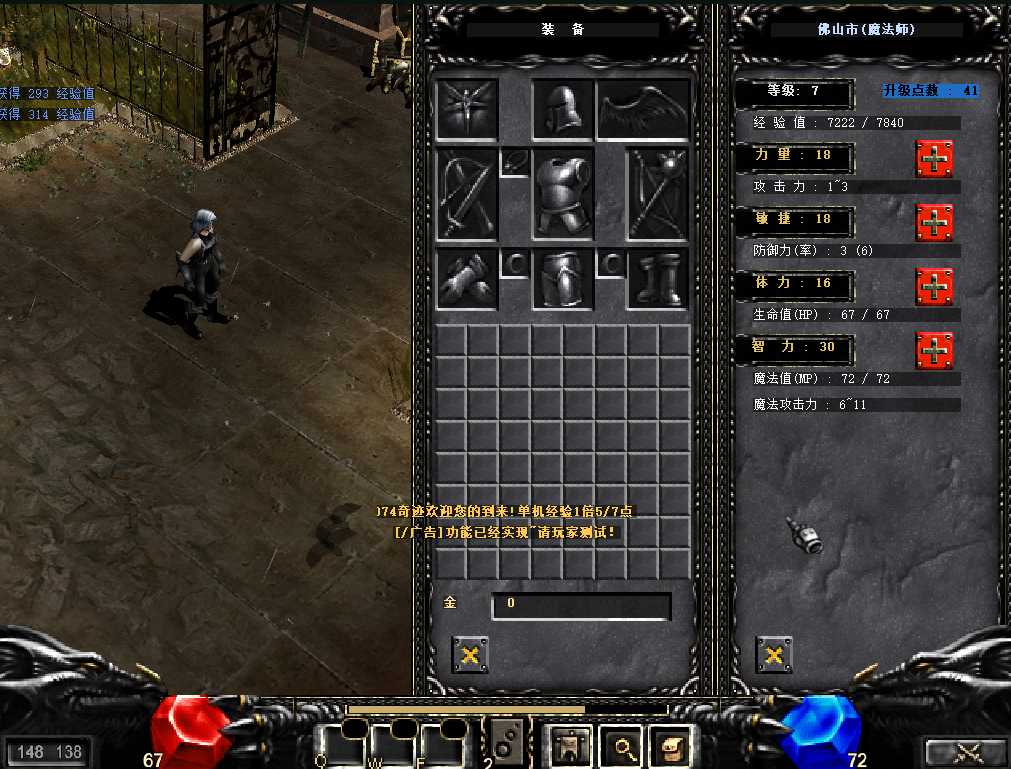Close the 装备 equipment panel
The width and height of the screenshot is (1011, 769).
click(x=470, y=655)
